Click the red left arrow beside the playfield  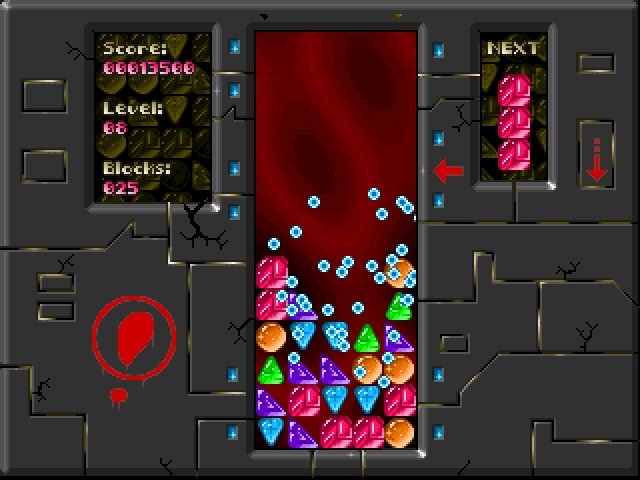tap(449, 171)
